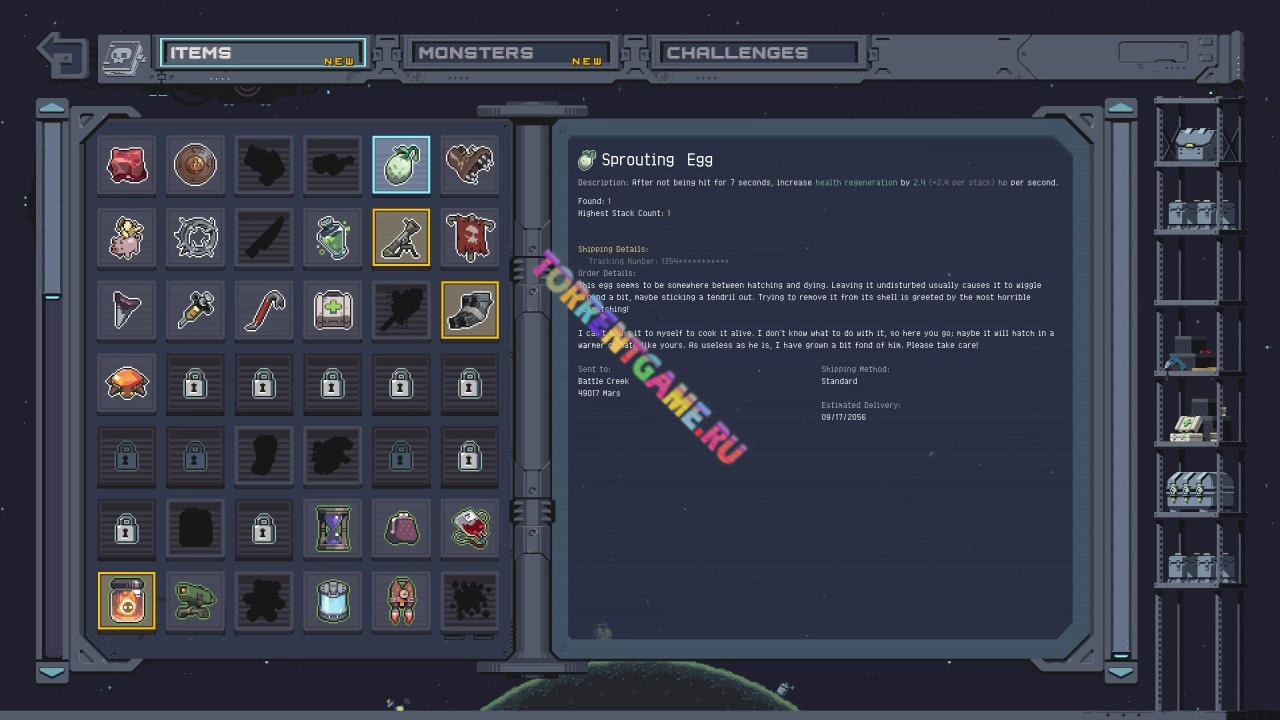View the orange mushroom item entry

(127, 383)
